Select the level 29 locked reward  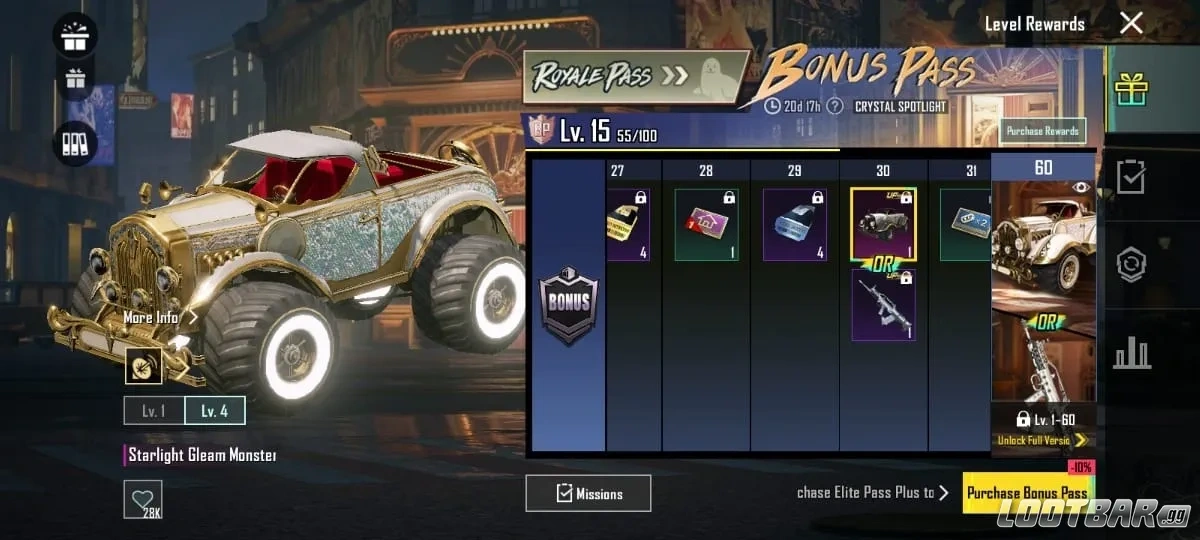tap(794, 226)
